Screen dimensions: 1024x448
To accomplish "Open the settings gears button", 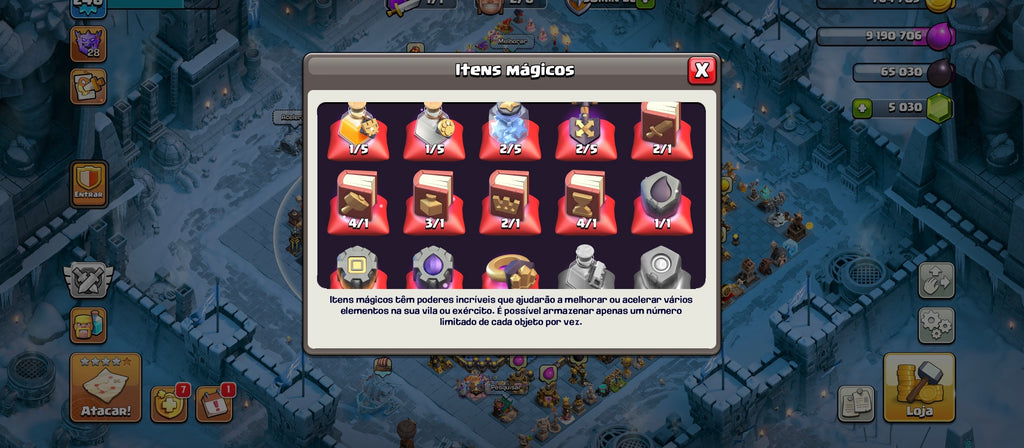I will [x=936, y=325].
